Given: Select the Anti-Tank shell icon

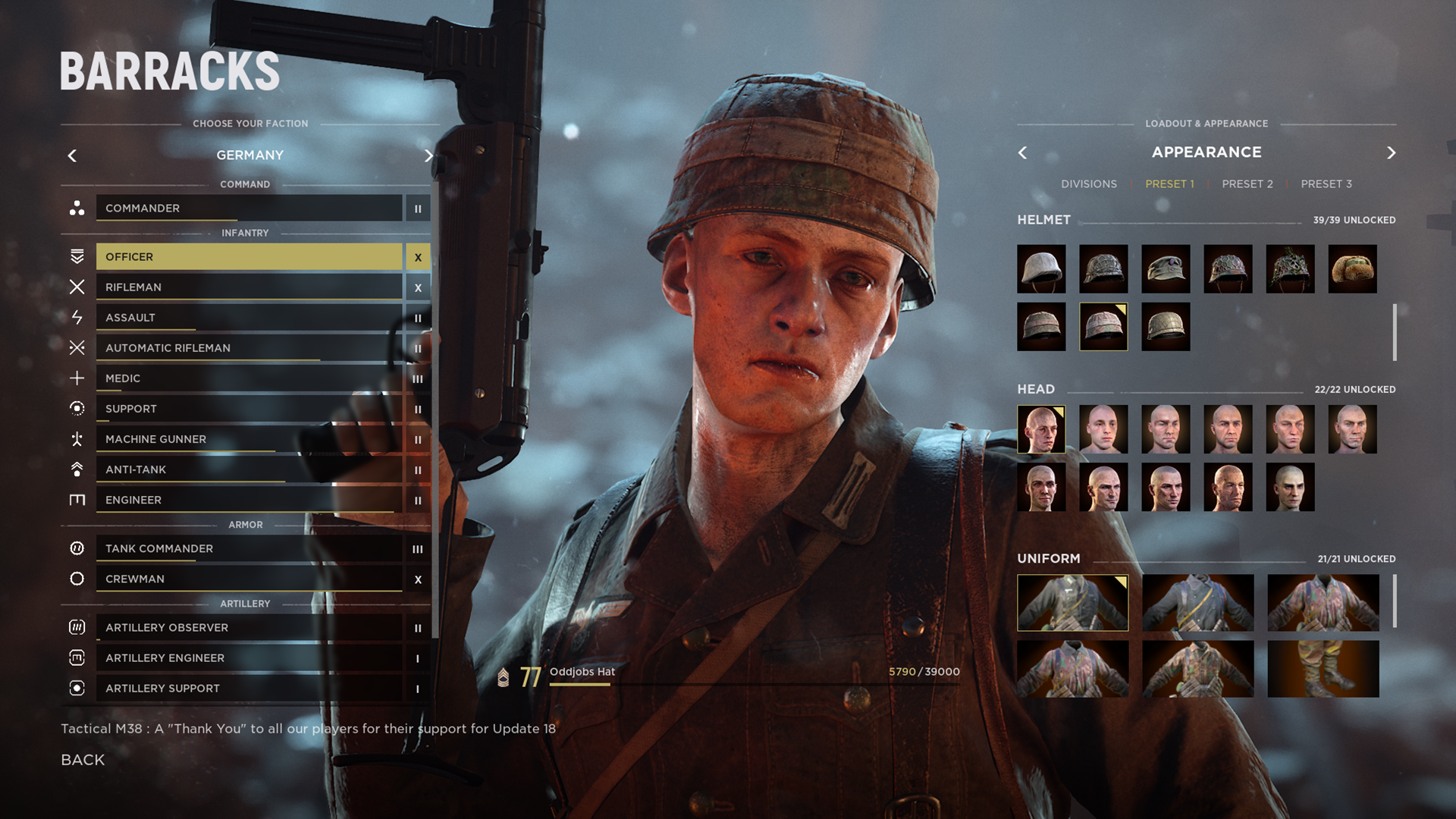Looking at the screenshot, I should click(76, 469).
